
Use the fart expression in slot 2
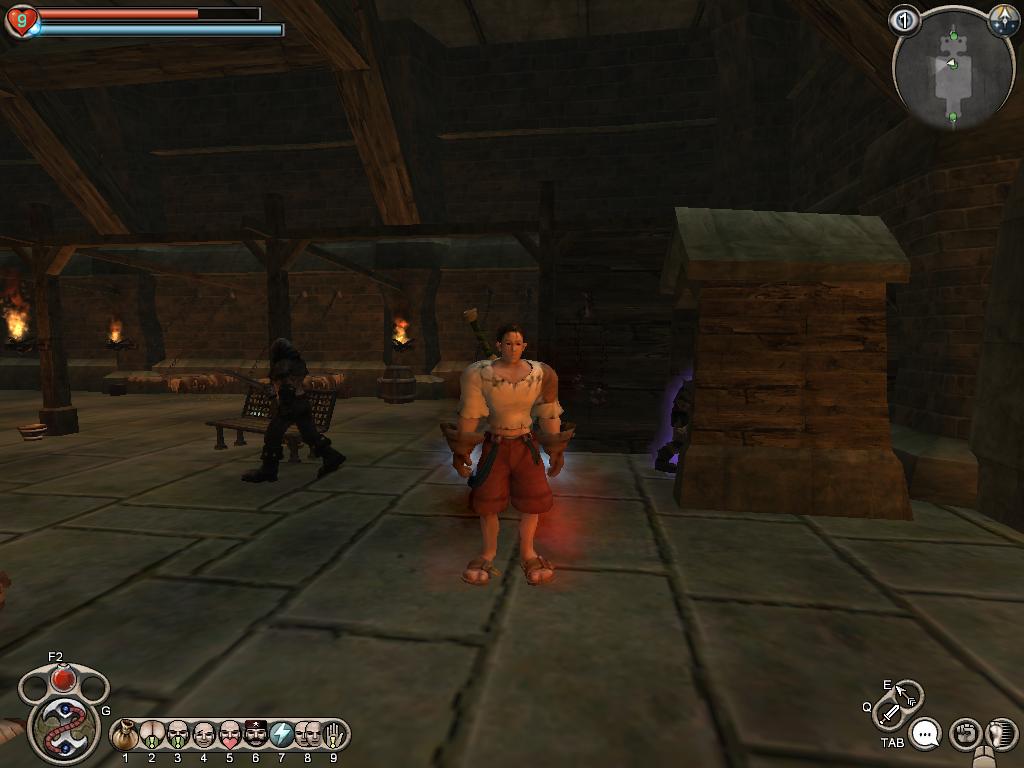click(152, 736)
